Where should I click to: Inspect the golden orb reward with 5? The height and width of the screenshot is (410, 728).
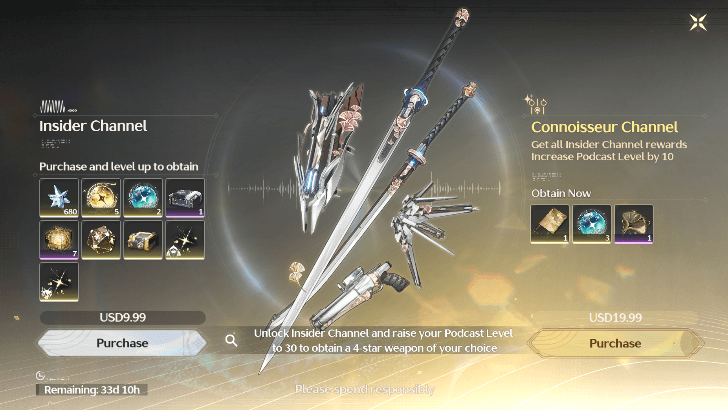coord(101,198)
